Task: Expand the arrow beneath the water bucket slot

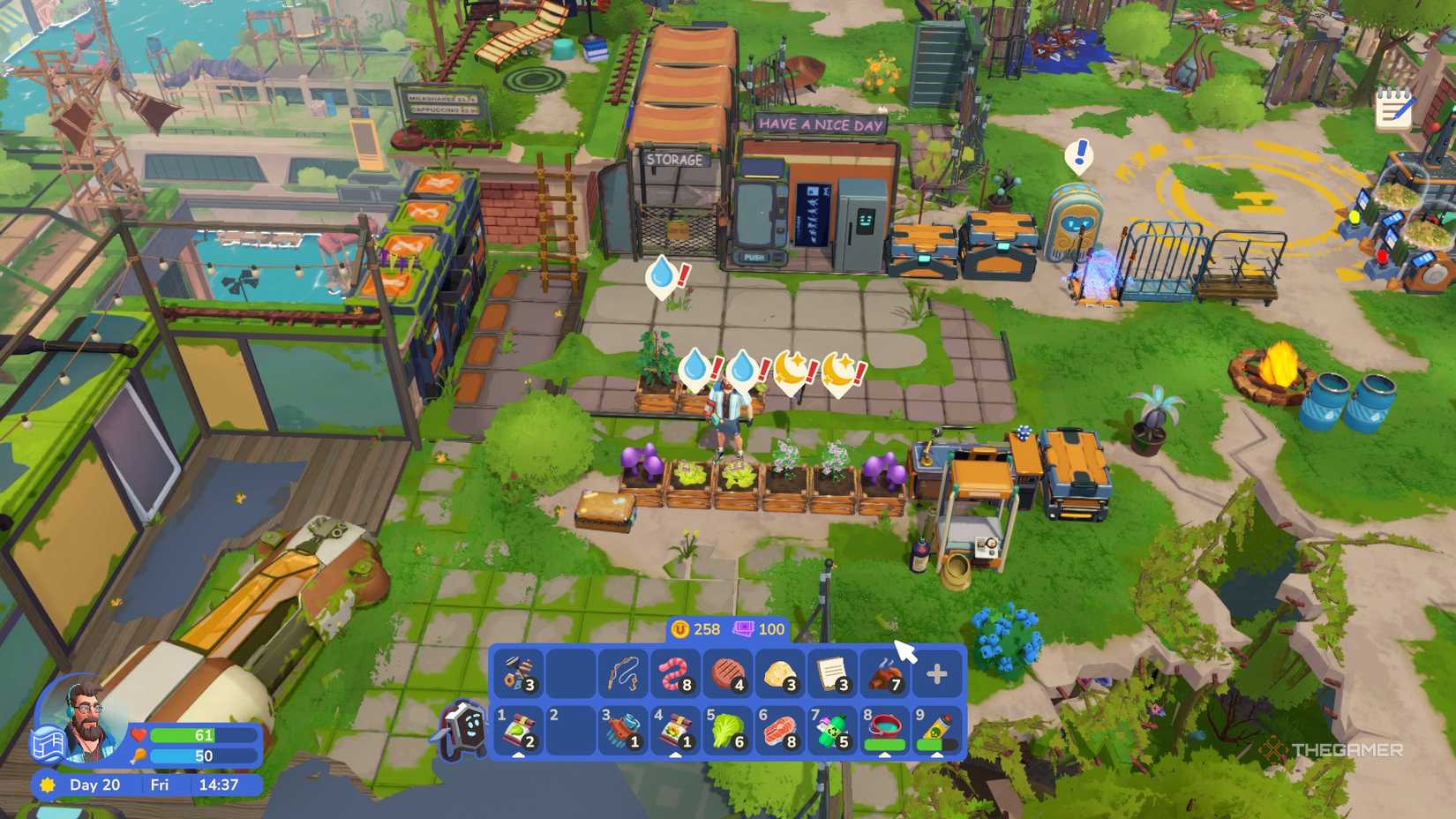Action: point(886,756)
